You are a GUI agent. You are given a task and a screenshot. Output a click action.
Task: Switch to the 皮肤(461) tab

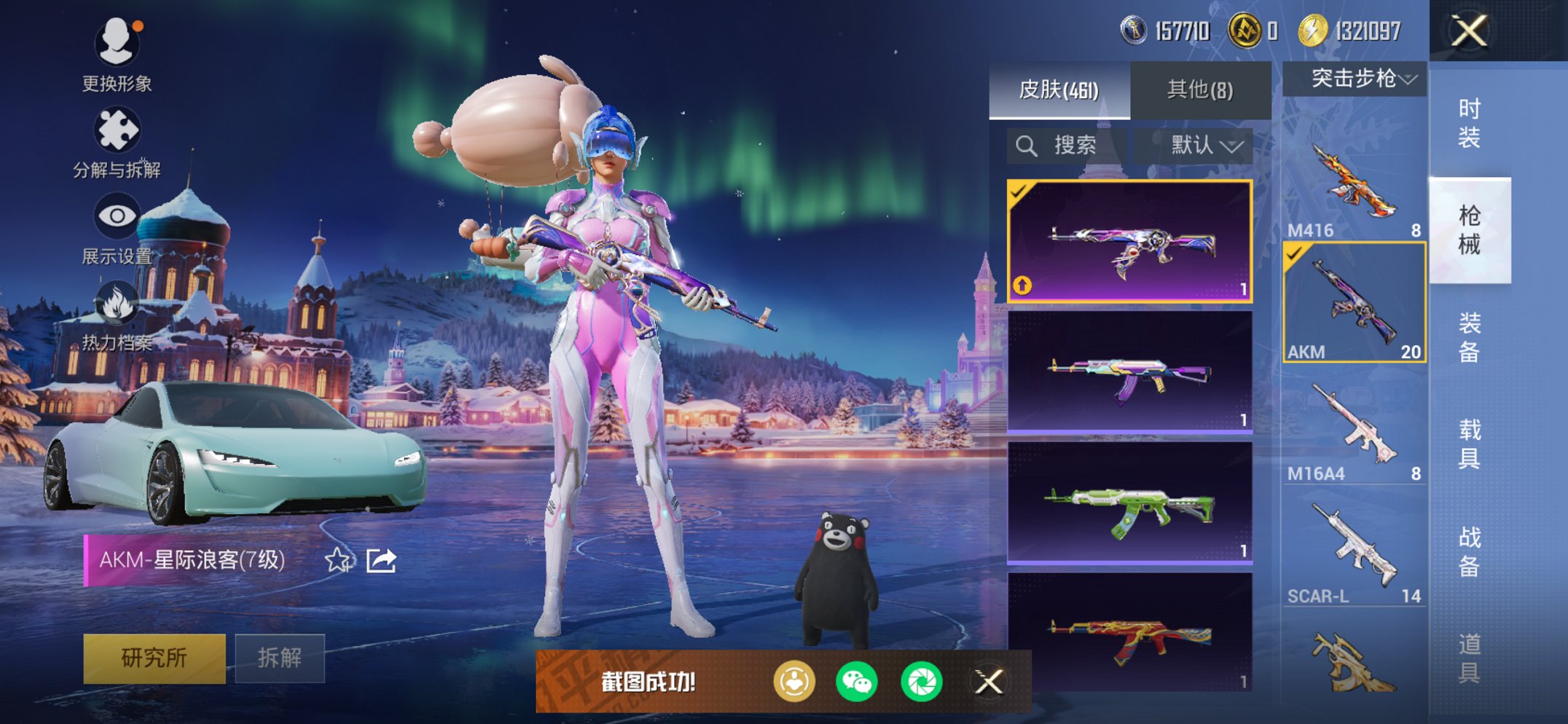[1059, 90]
